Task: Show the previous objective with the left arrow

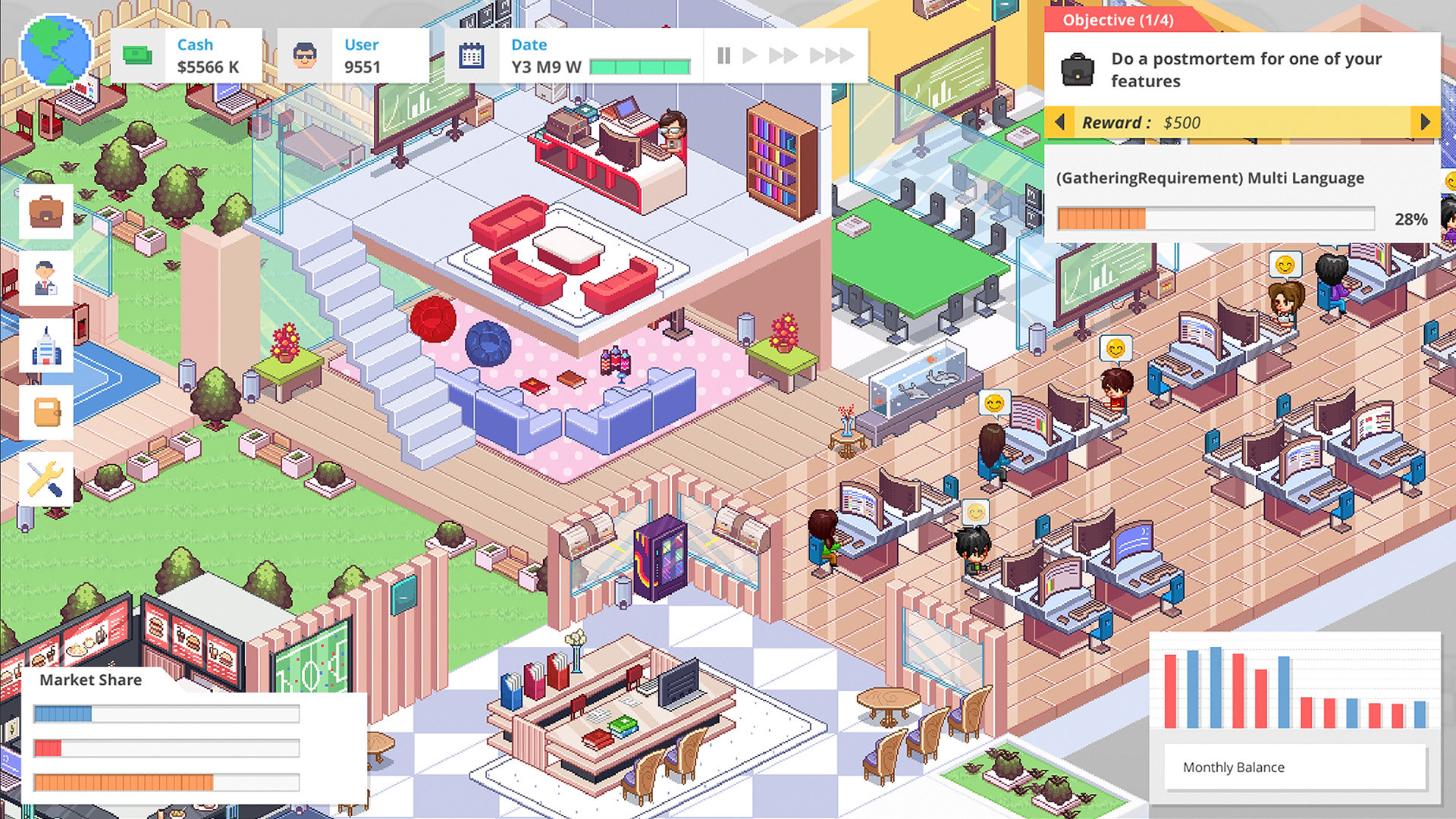Action: (x=1061, y=121)
